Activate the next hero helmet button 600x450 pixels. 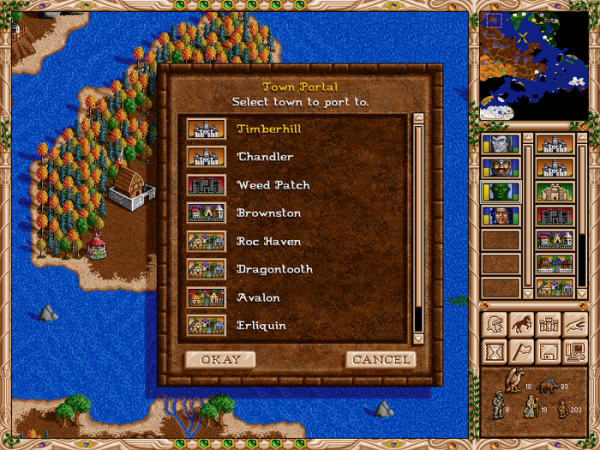(x=494, y=323)
